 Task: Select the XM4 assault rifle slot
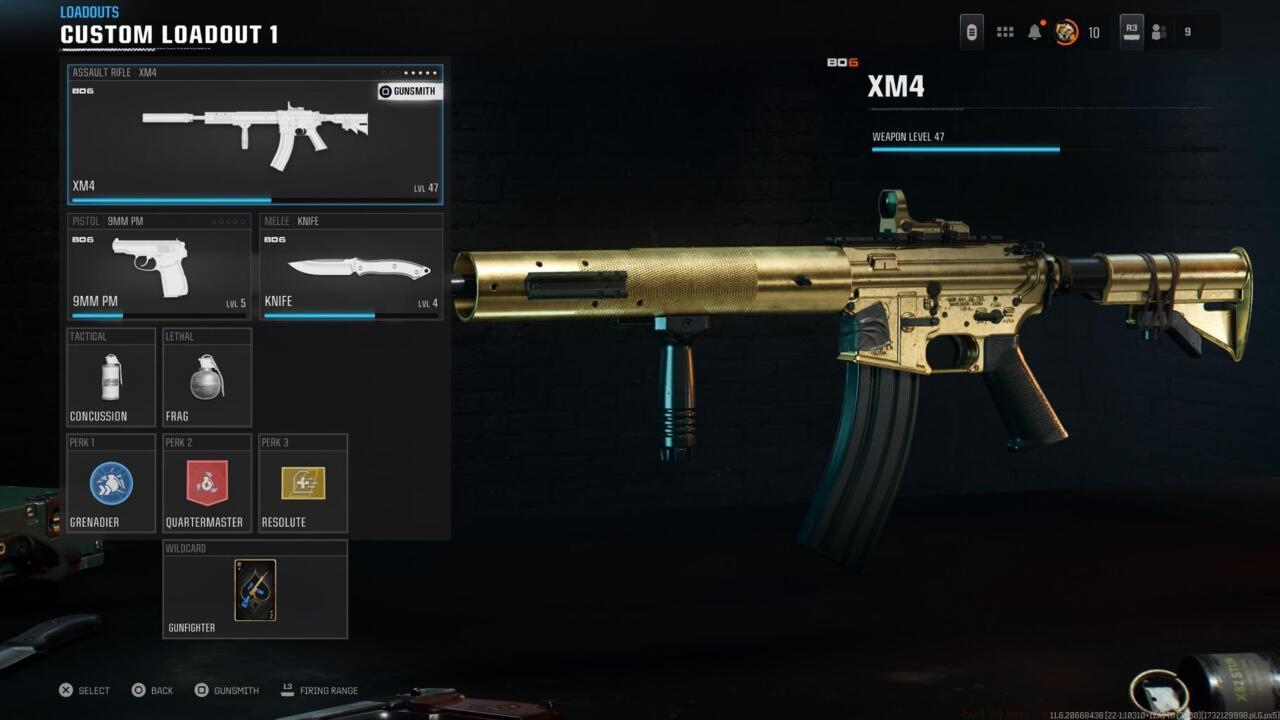point(255,140)
